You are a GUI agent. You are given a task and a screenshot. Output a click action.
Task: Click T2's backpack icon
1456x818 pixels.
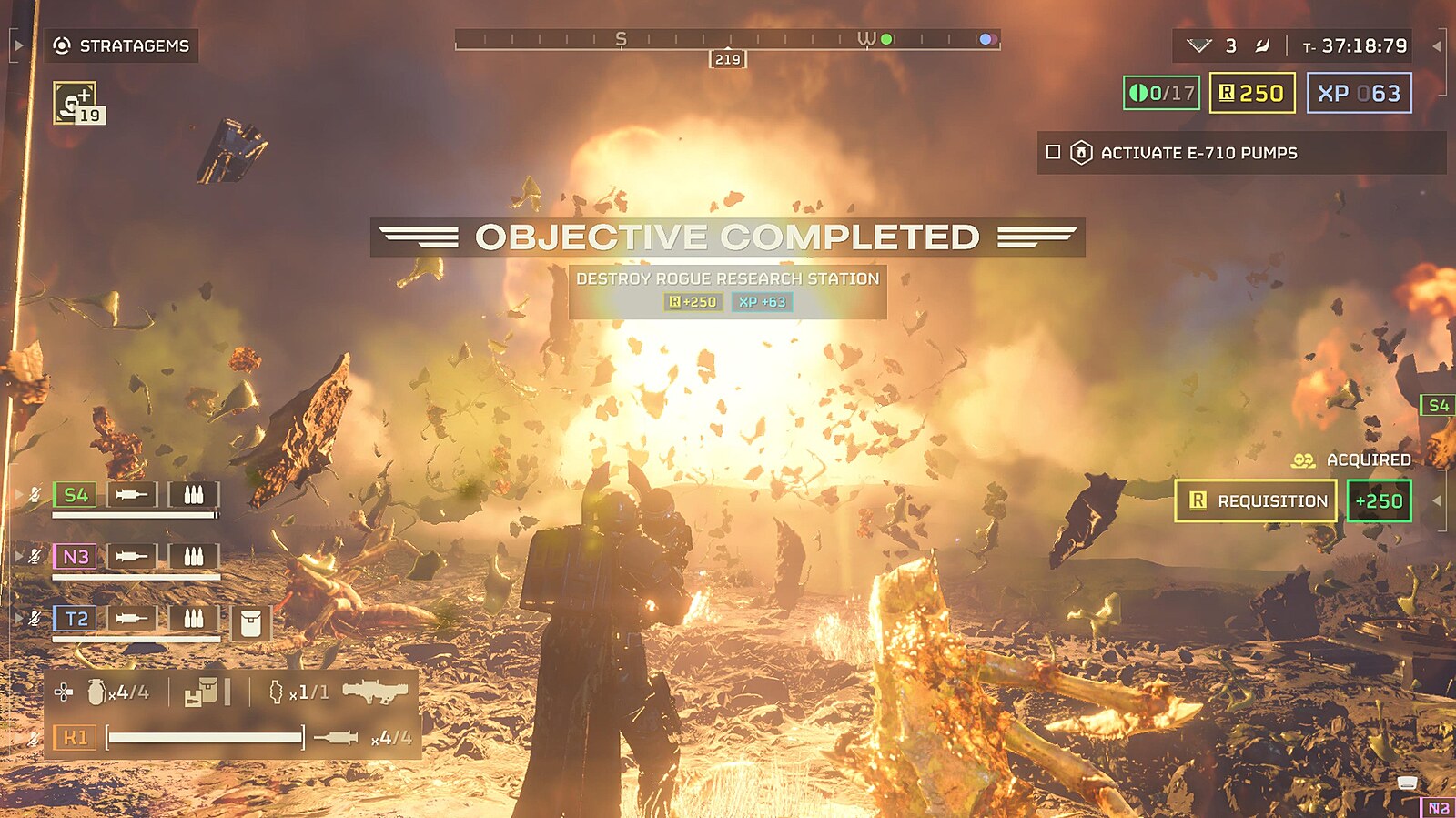click(x=250, y=623)
